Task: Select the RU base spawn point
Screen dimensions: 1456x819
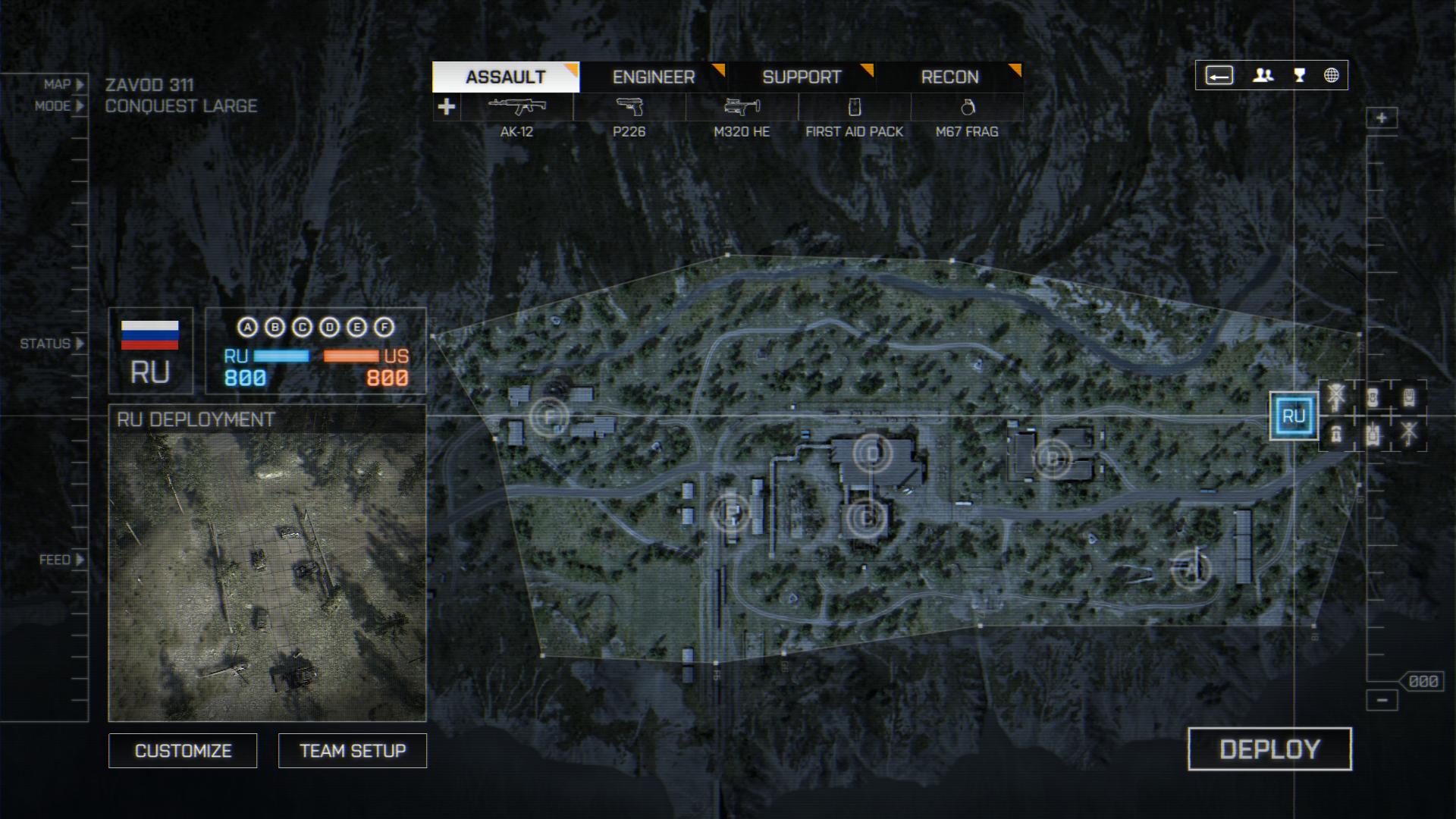Action: pos(1294,416)
